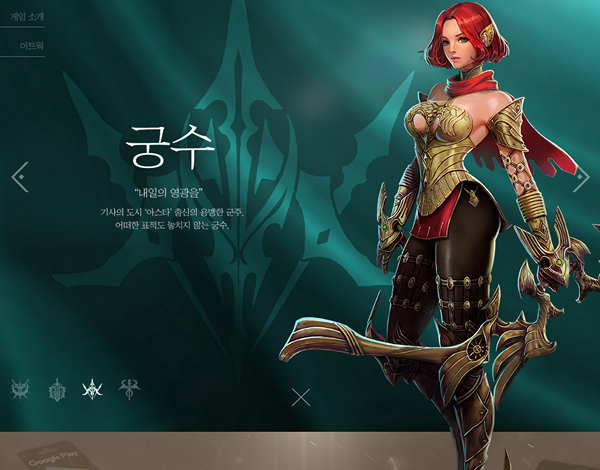The width and height of the screenshot is (600, 470).
Task: Select the crossed-swords class emblem
Action: pos(20,389)
